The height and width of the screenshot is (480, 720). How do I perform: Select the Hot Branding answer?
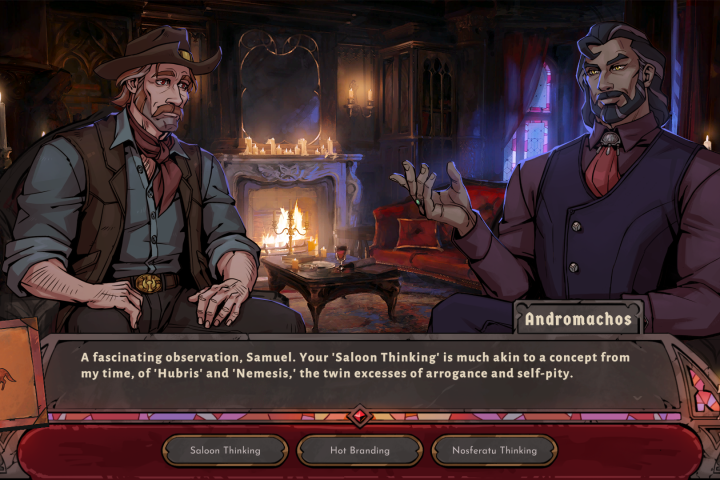[359, 450]
